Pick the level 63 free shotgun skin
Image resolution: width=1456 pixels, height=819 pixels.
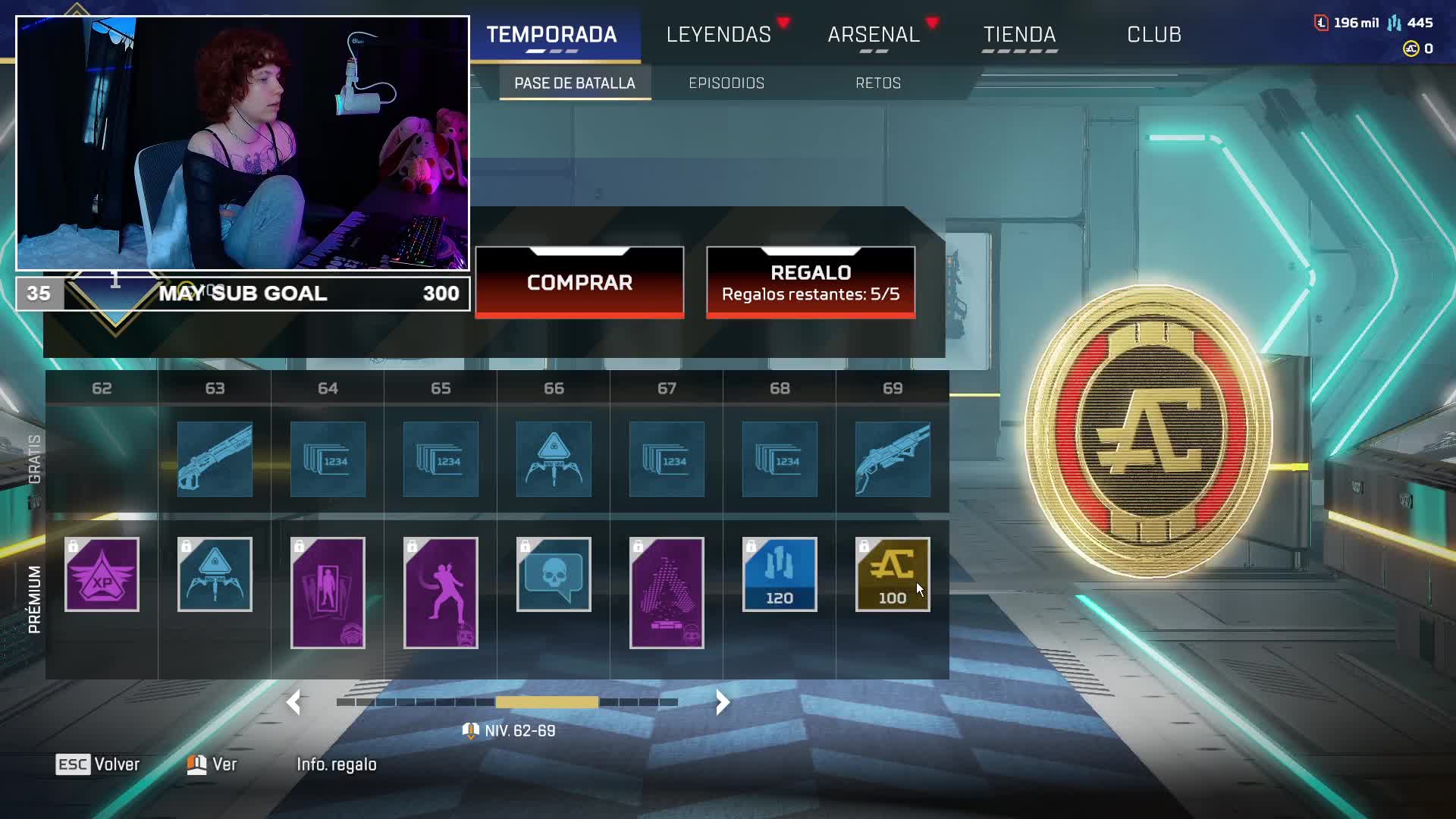pos(215,460)
